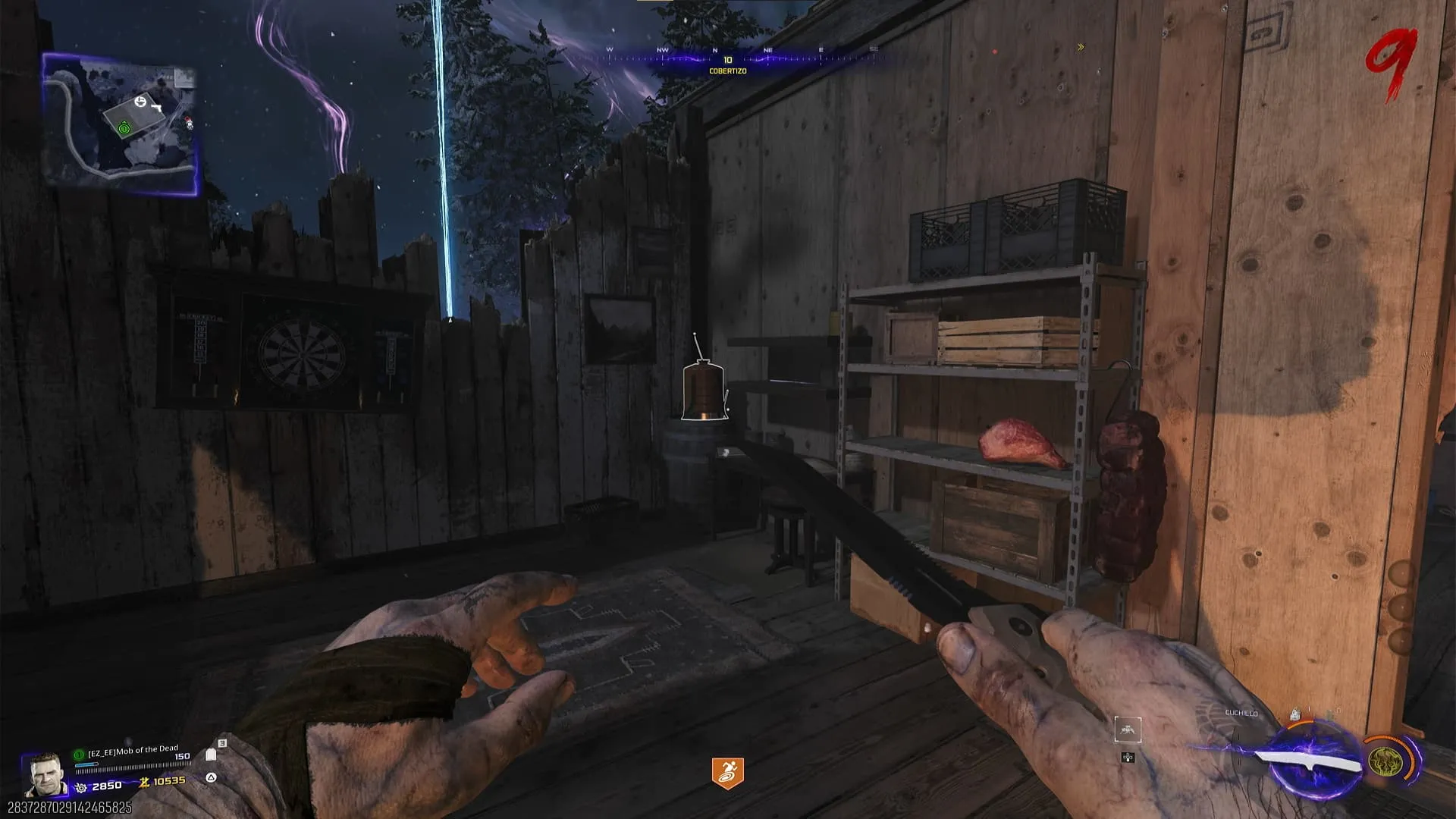This screenshot has height=819, width=1456.
Task: Select the armor plate icon
Action: pyautogui.click(x=211, y=755)
